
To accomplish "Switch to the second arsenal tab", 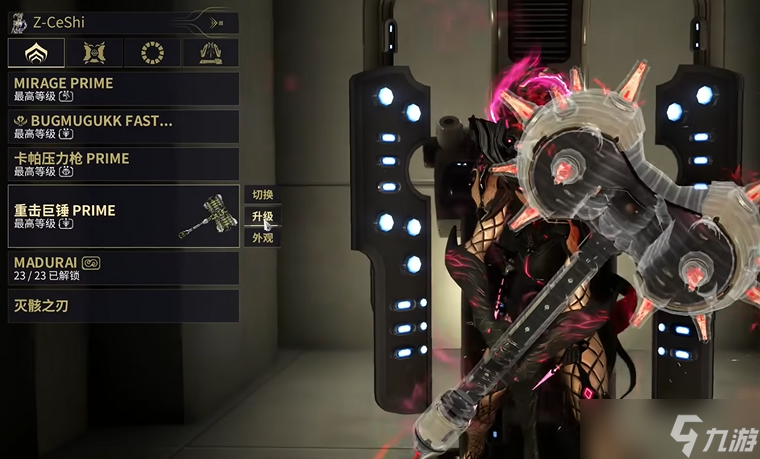I will pyautogui.click(x=95, y=52).
